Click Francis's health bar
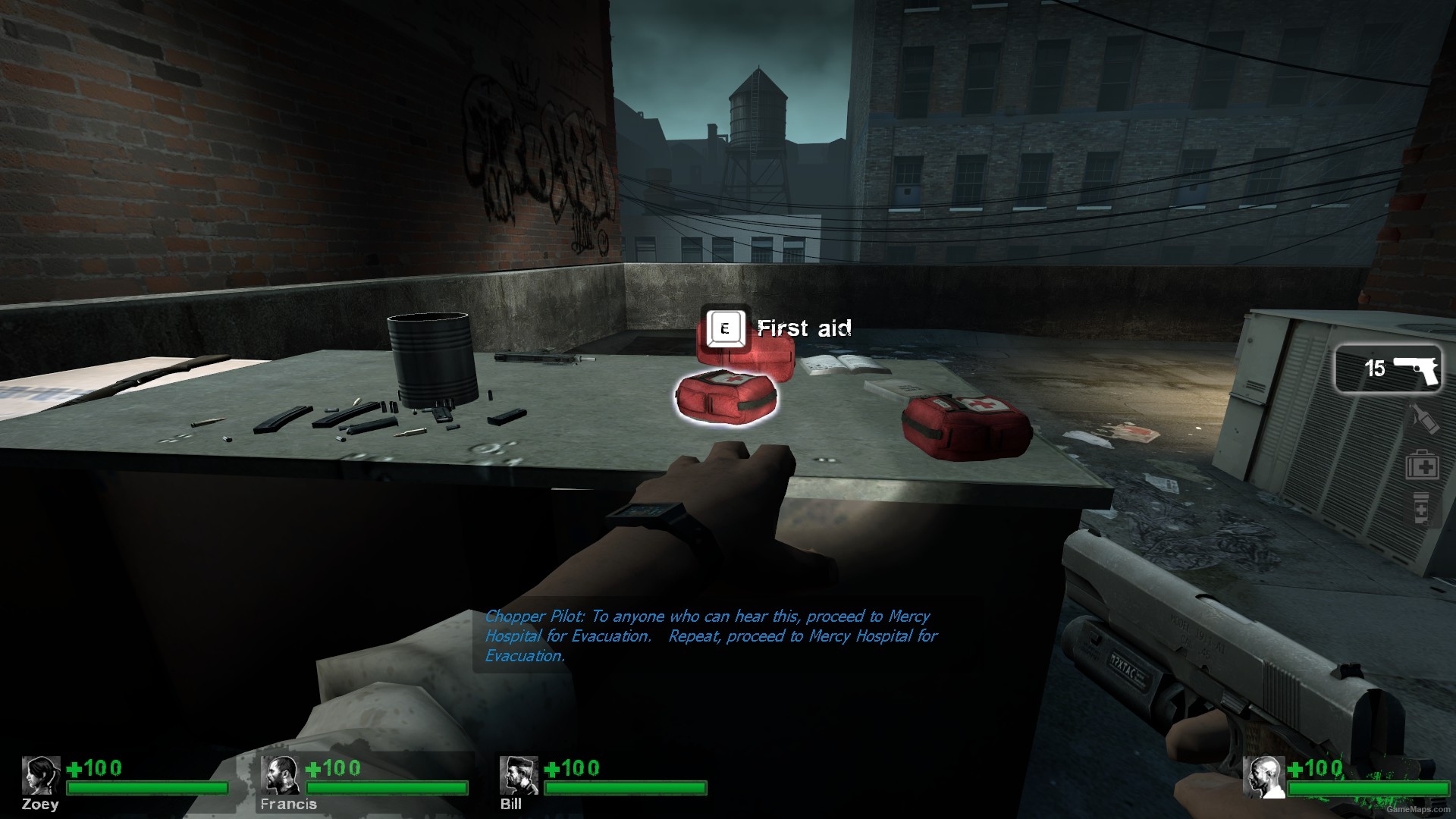Viewport: 1456px width, 819px height. click(387, 789)
